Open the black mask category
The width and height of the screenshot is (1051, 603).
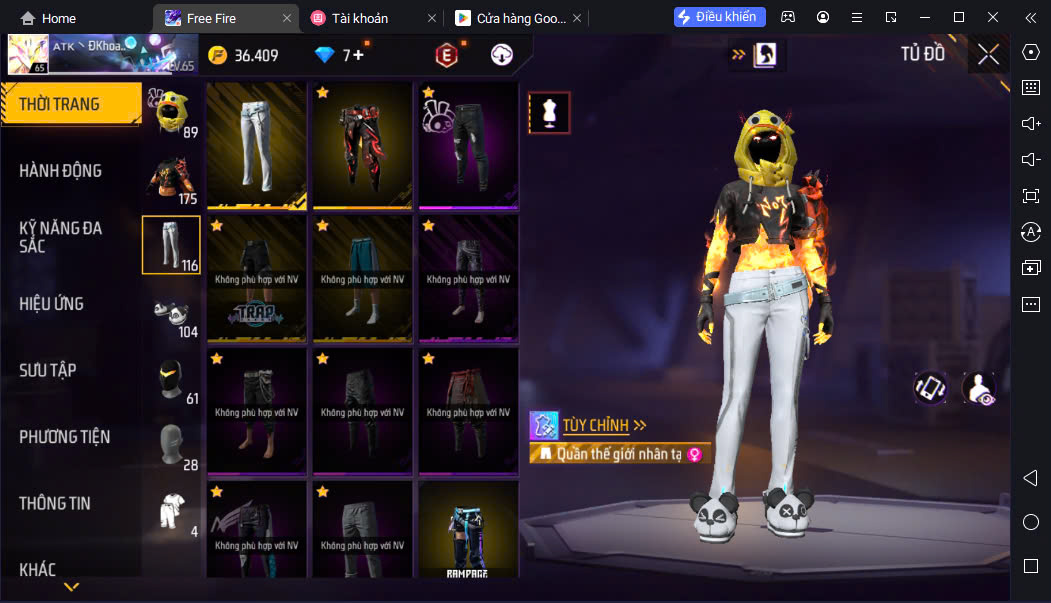[171, 378]
